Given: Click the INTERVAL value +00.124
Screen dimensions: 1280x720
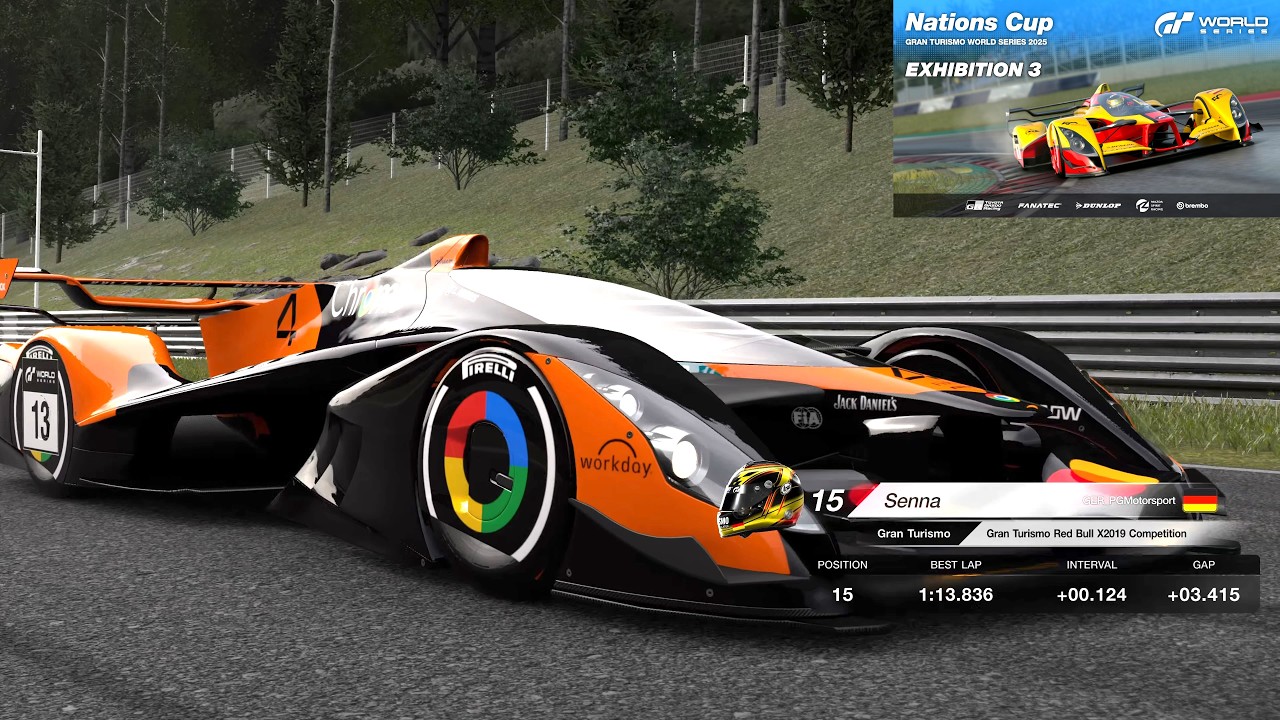Looking at the screenshot, I should click(1095, 594).
